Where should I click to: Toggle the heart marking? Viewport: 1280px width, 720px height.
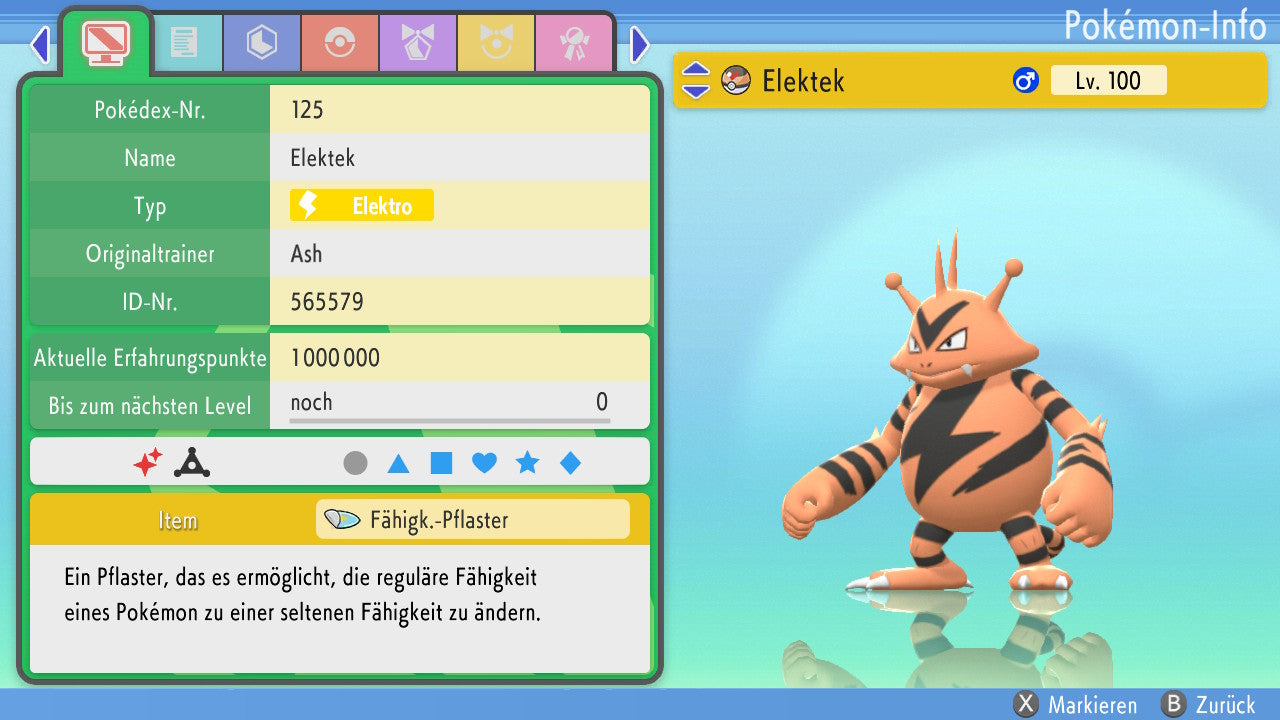click(484, 463)
